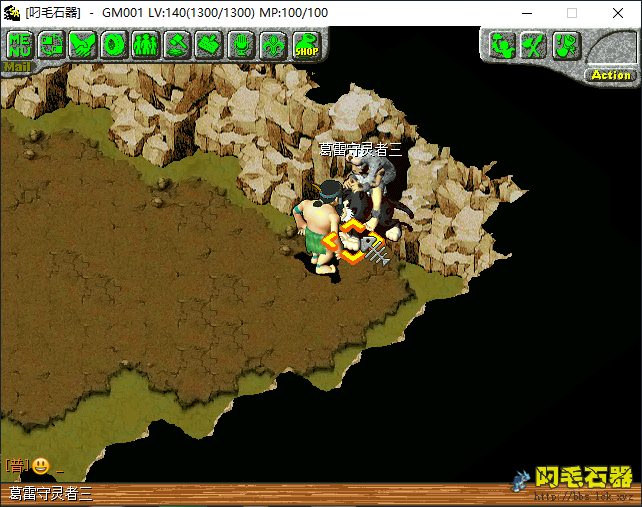Toggle the microphone icon
This screenshot has height=507, width=642.
coord(240,44)
